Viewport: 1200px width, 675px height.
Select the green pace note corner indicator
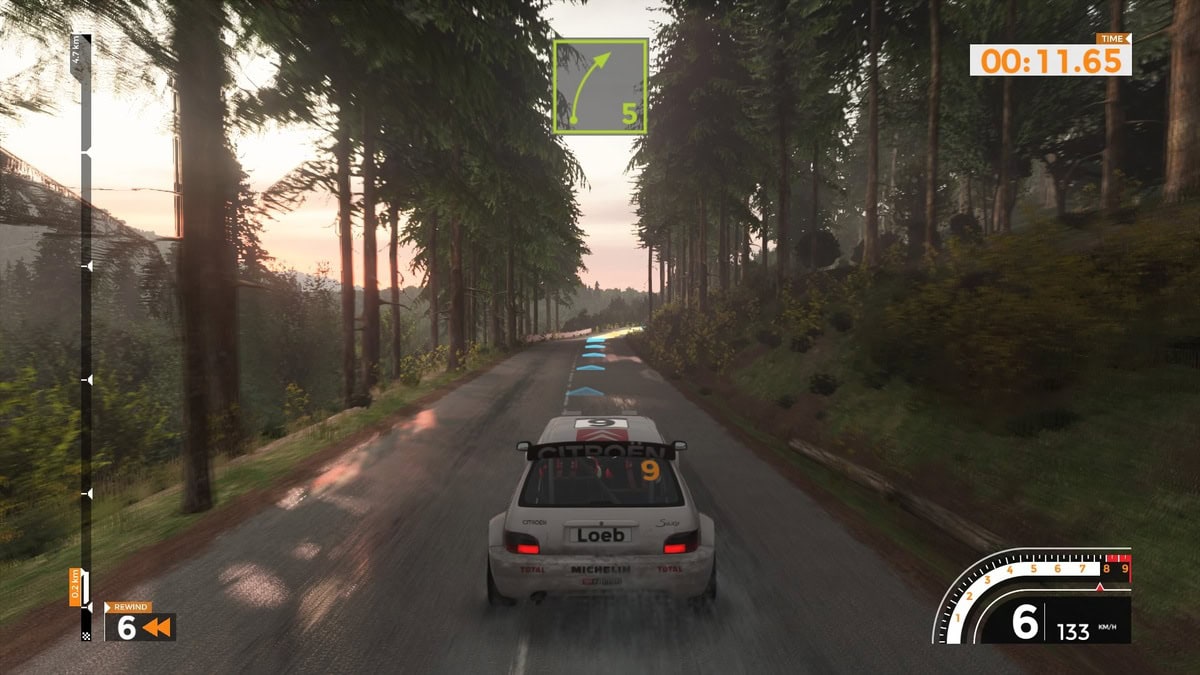coord(600,86)
